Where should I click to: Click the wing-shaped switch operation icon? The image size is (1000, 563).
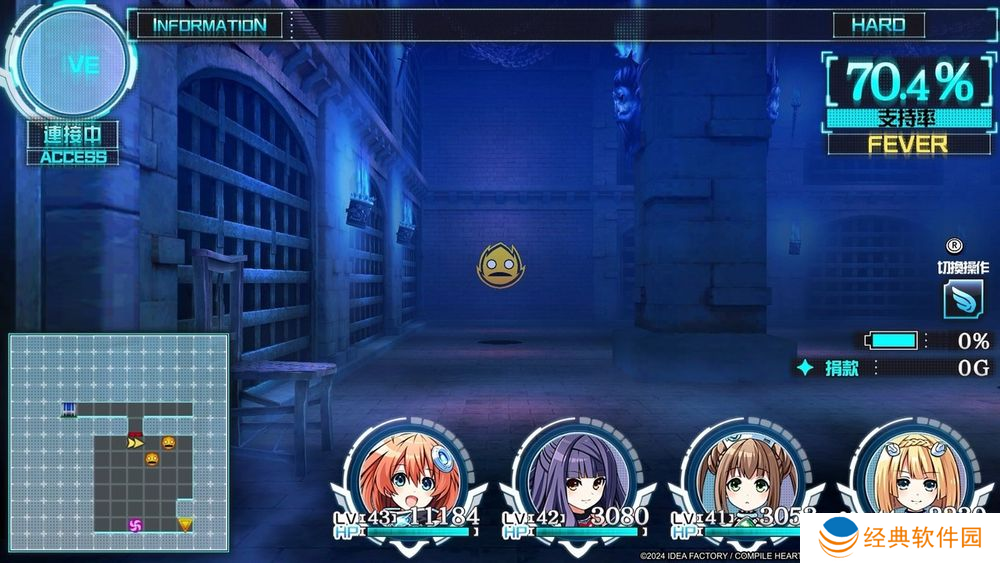pos(962,299)
